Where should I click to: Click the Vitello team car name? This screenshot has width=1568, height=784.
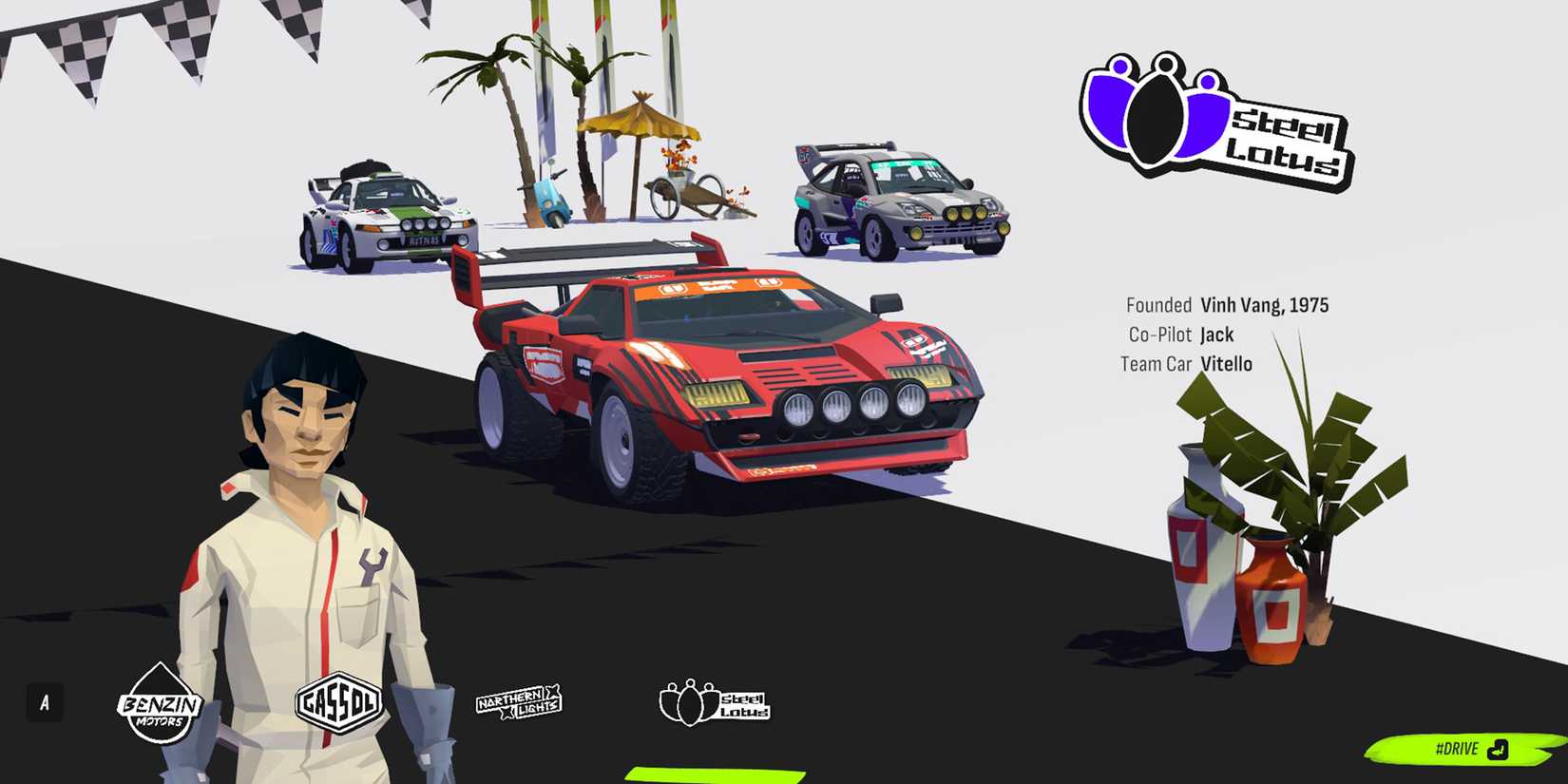click(x=1227, y=364)
